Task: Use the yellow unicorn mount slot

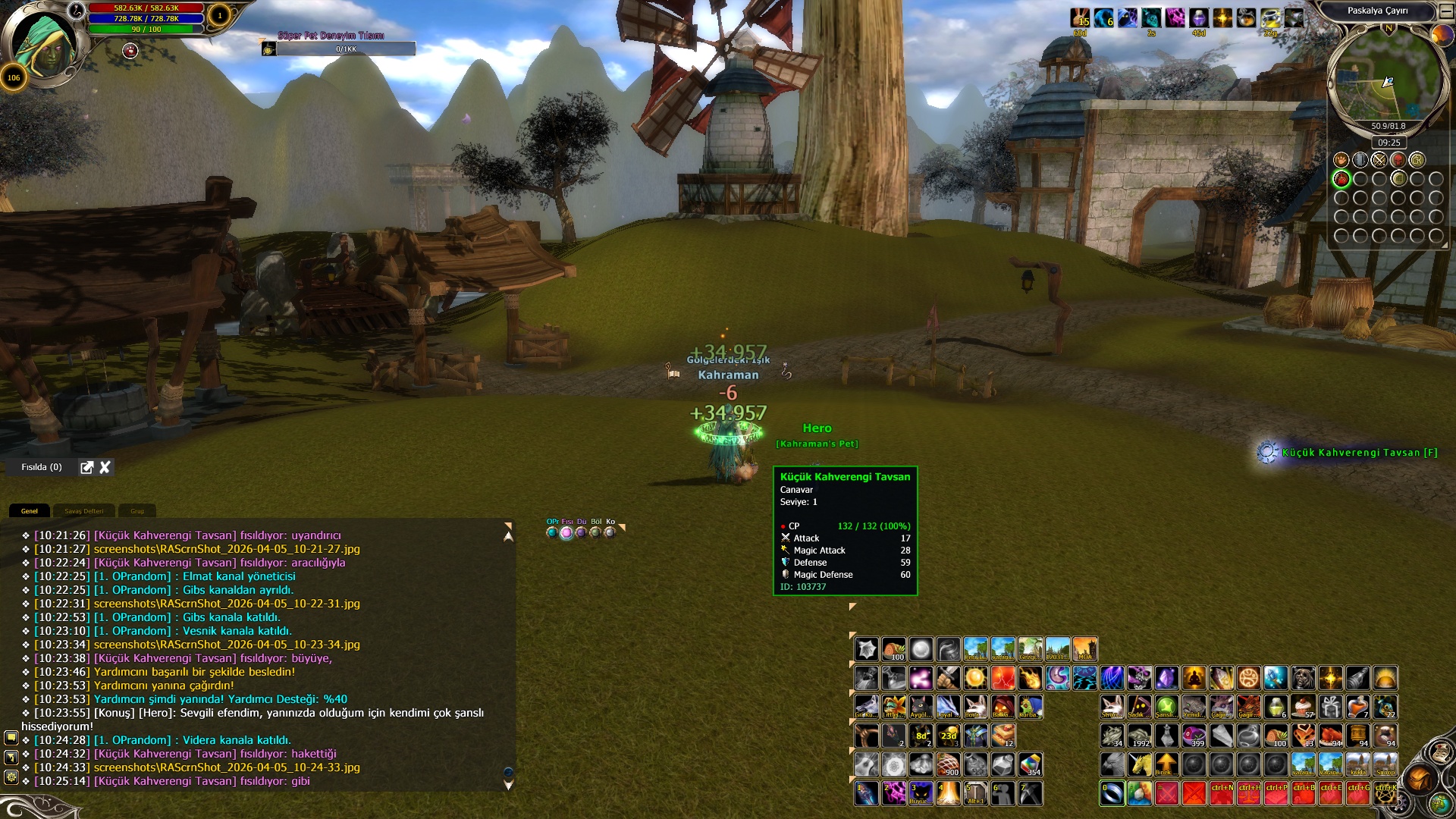Action: 1139,764
